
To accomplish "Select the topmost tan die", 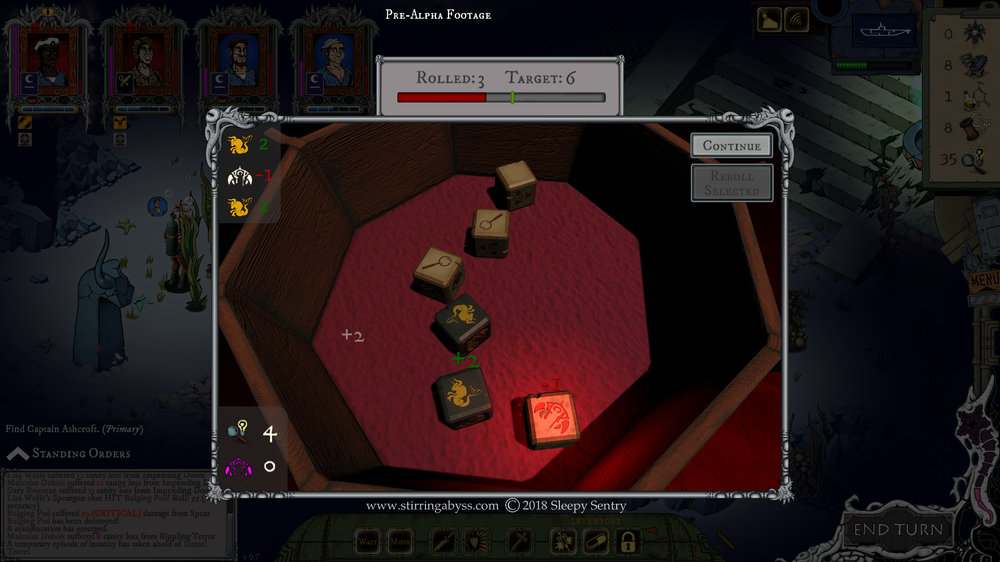I will click(515, 185).
